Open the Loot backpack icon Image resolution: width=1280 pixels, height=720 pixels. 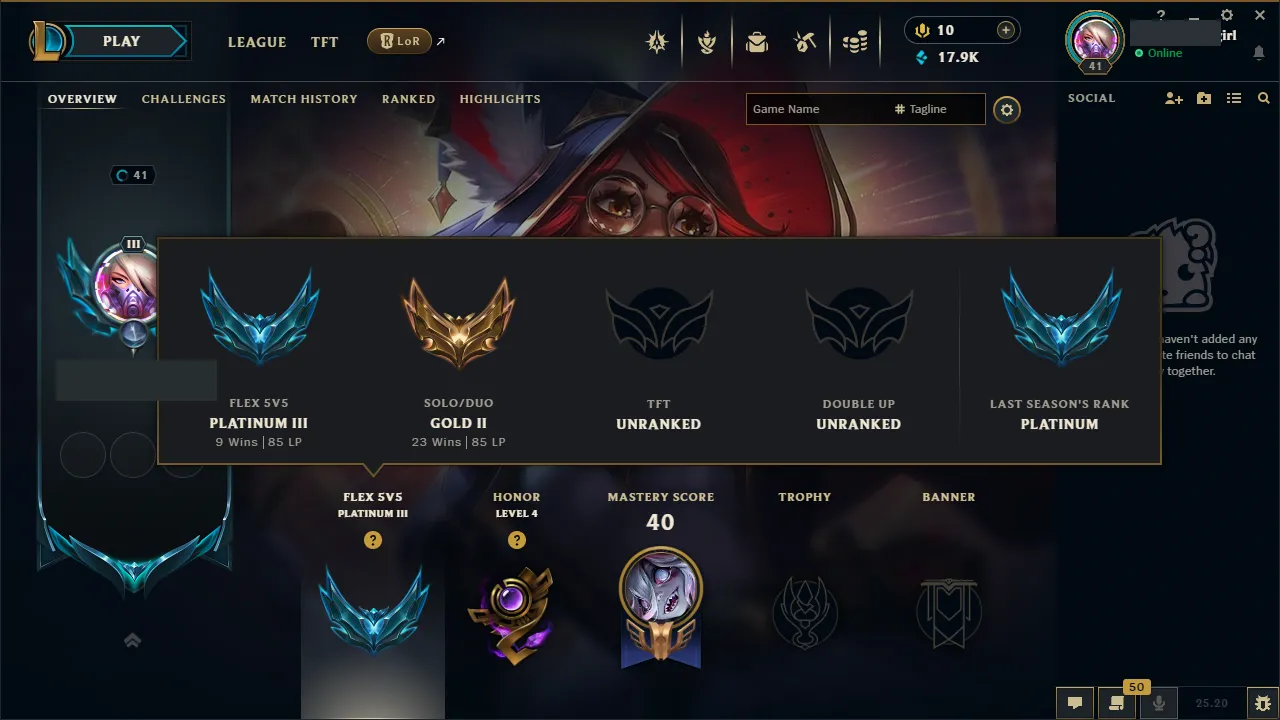click(757, 42)
